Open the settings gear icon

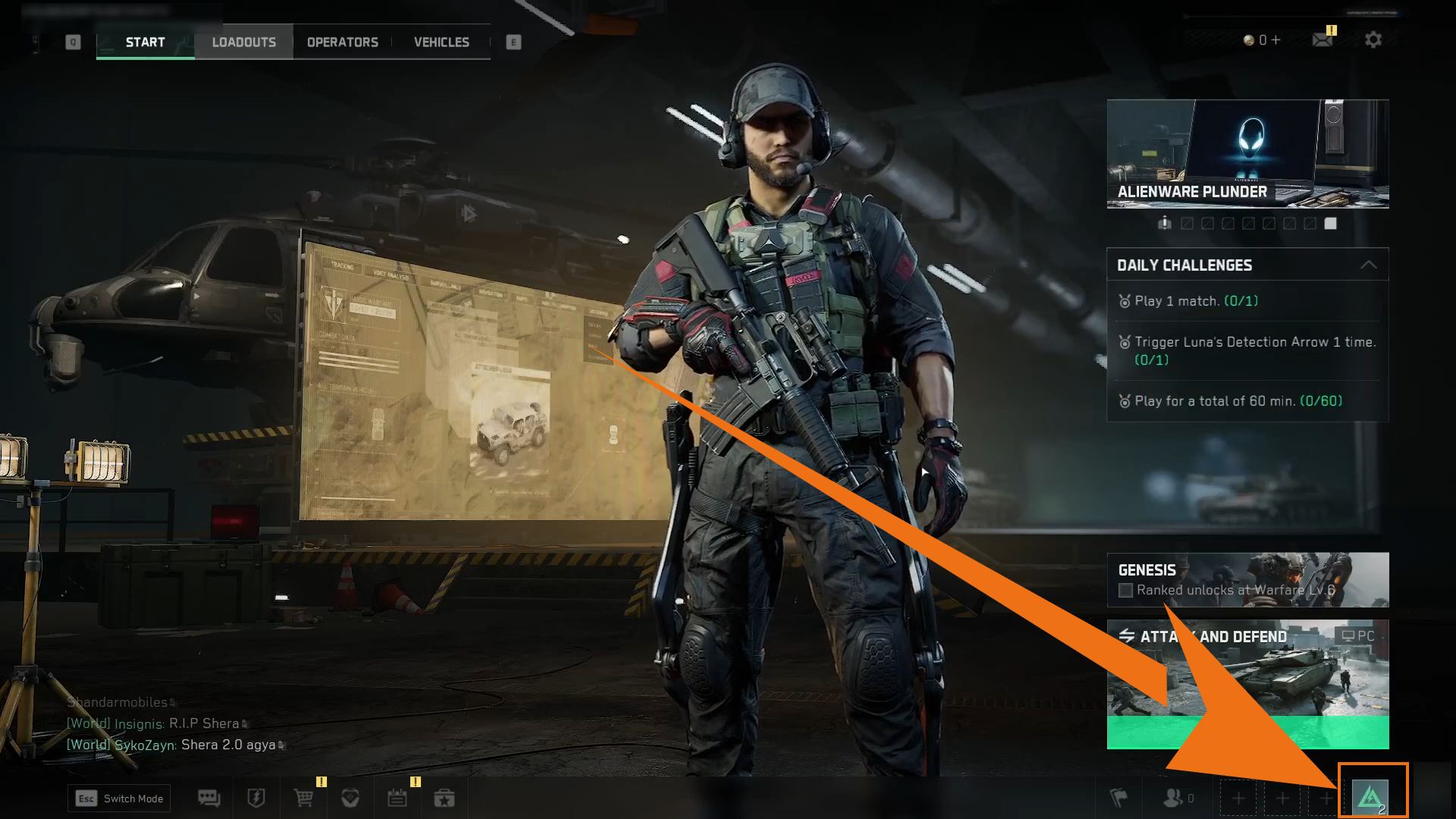[1373, 40]
